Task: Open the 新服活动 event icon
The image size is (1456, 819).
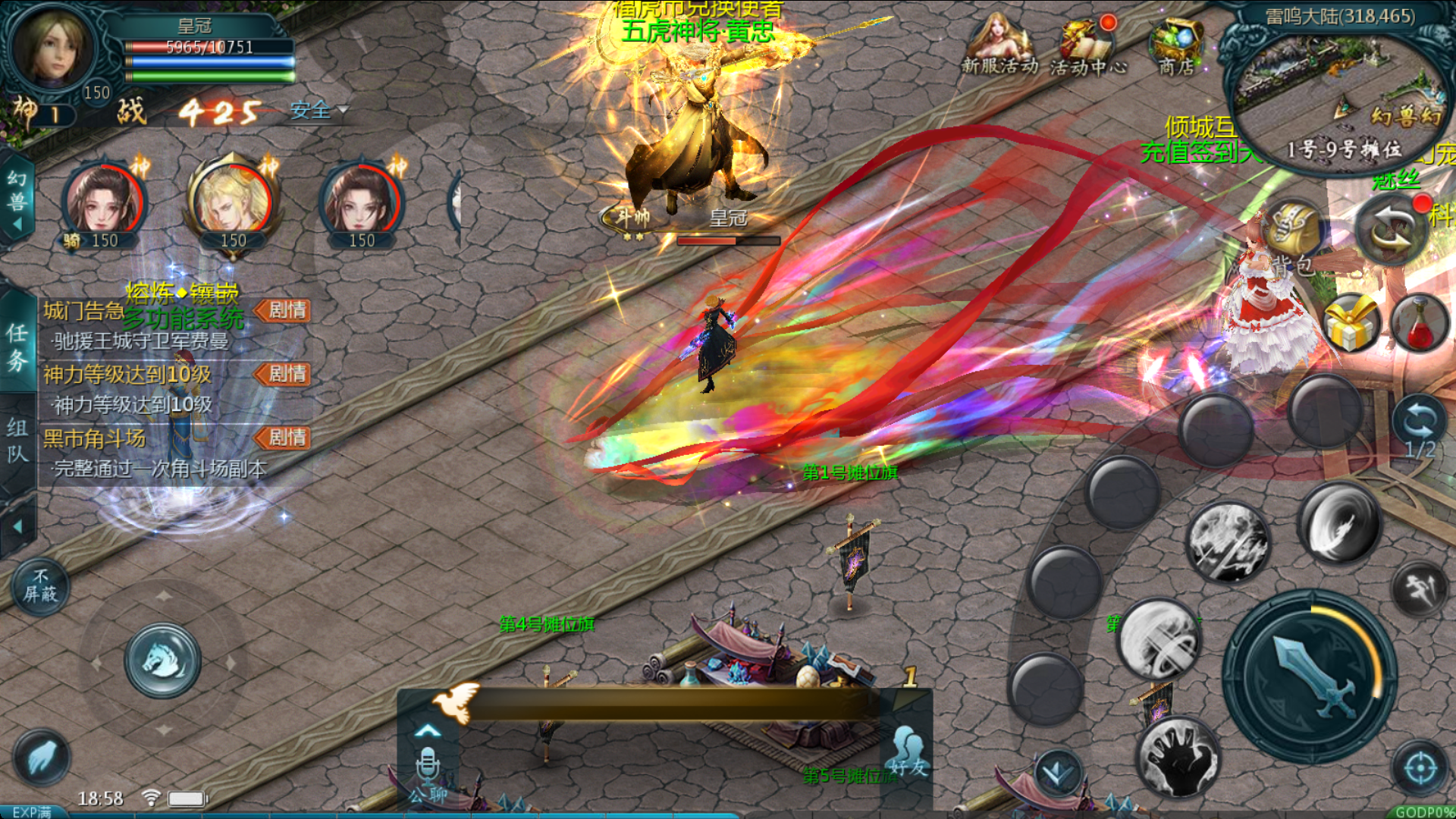Action: 998,45
